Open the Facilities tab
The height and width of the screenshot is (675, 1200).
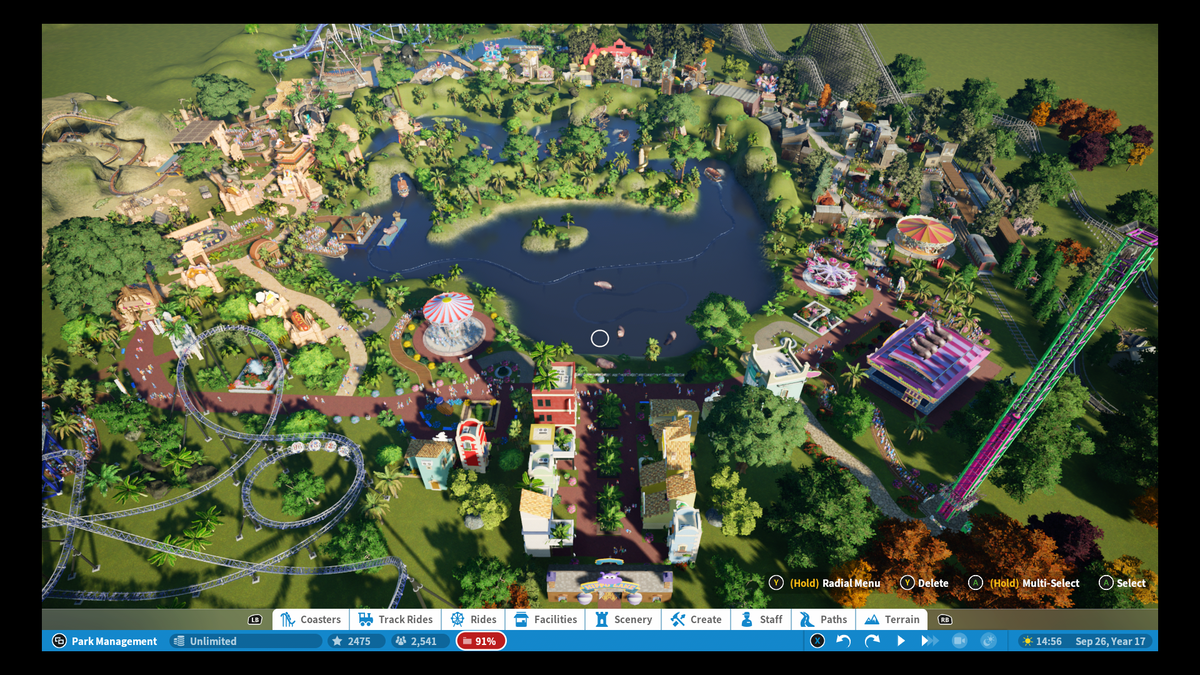546,619
